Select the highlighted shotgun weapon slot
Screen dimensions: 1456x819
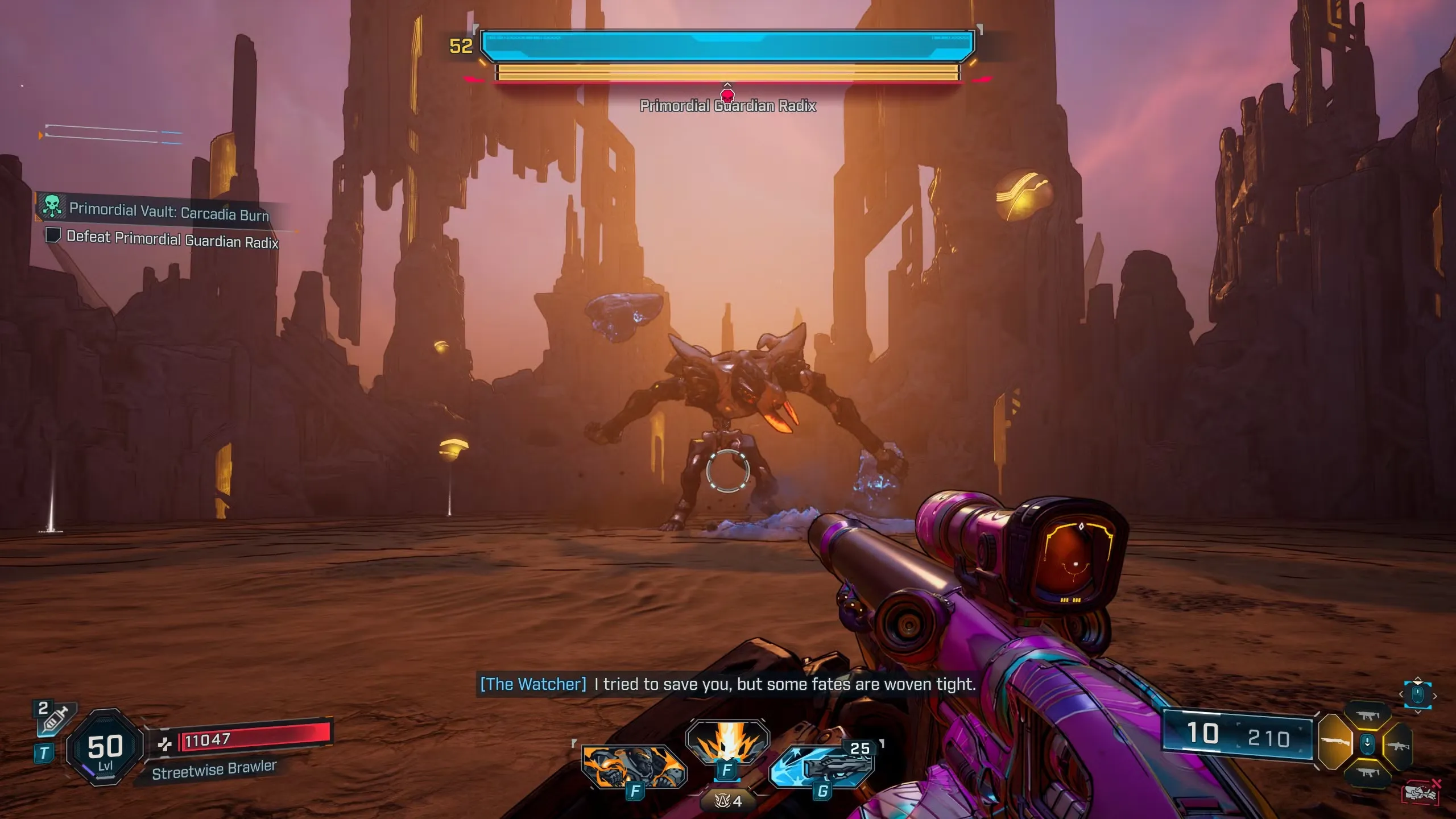pos(1335,742)
